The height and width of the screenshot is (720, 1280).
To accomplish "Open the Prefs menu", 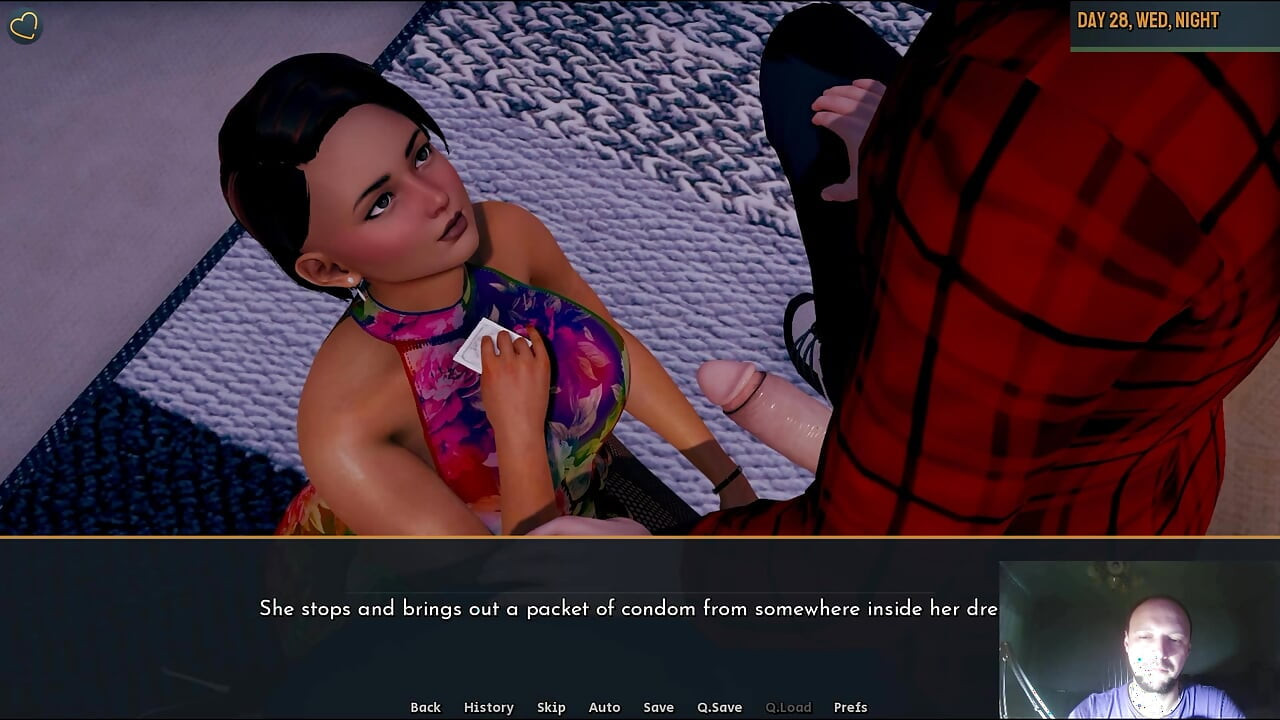I will pyautogui.click(x=850, y=707).
